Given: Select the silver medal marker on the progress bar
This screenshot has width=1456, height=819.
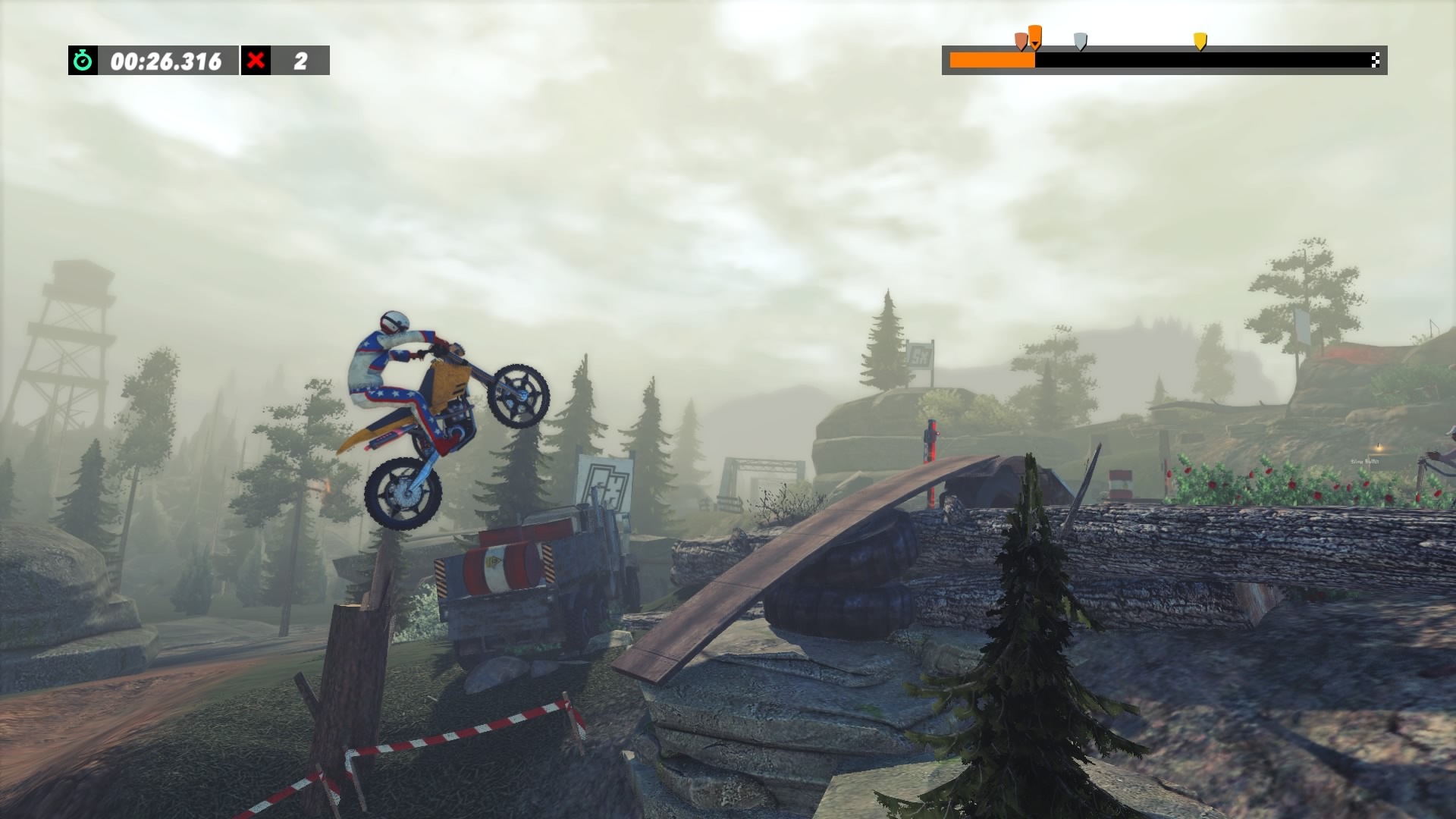Looking at the screenshot, I should tap(1081, 40).
